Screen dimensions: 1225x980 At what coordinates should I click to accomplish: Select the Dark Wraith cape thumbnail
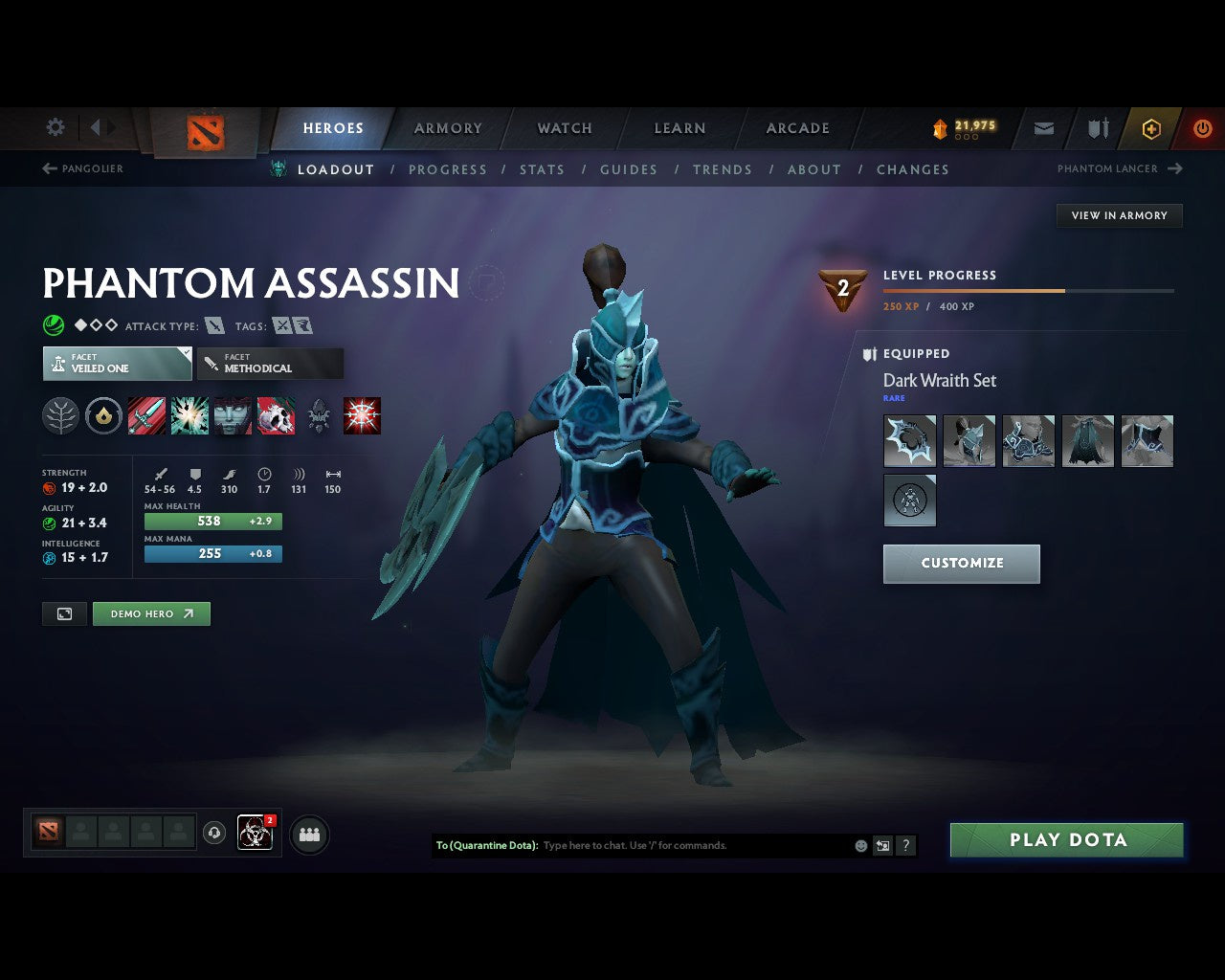click(1088, 441)
